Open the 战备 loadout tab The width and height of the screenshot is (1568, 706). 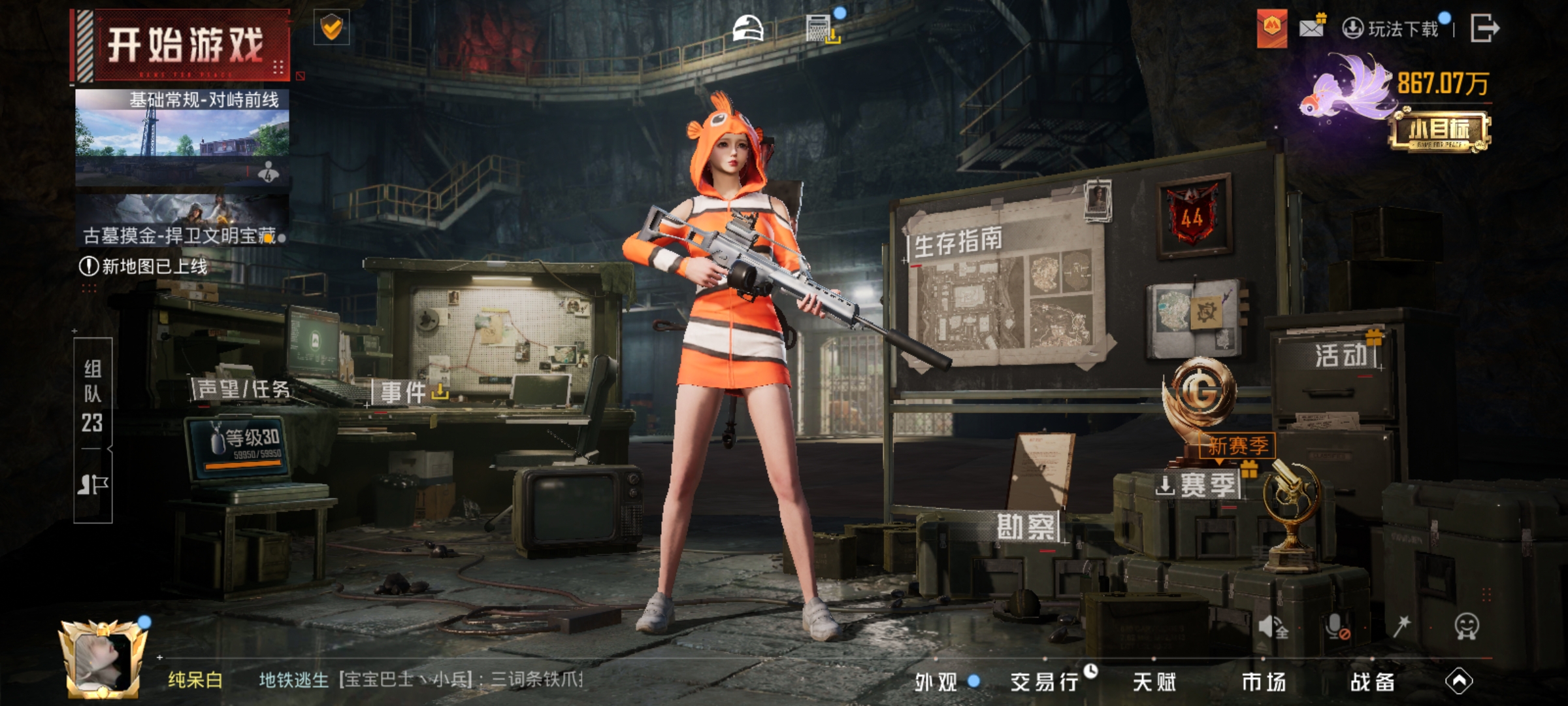coord(1373,682)
